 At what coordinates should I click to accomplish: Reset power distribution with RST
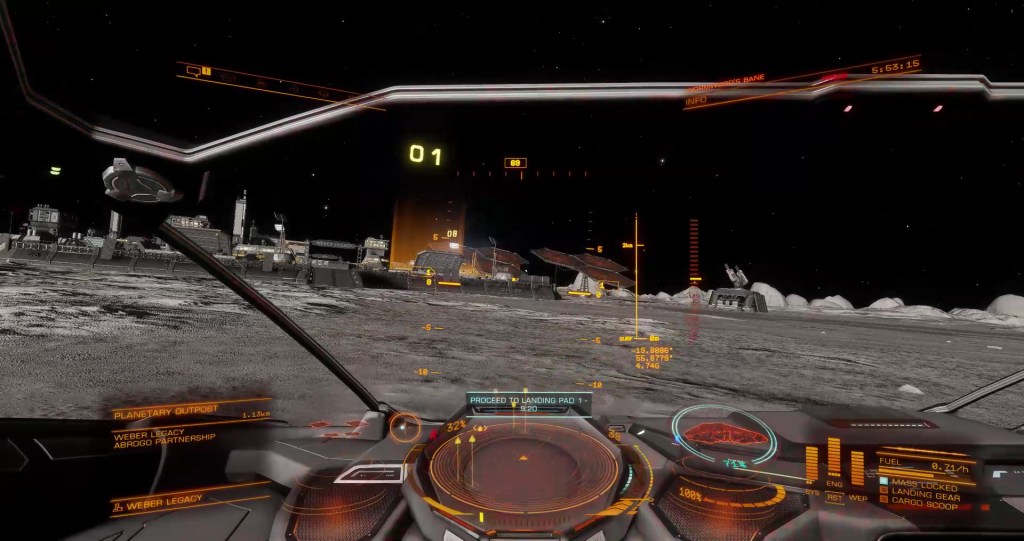[834, 496]
